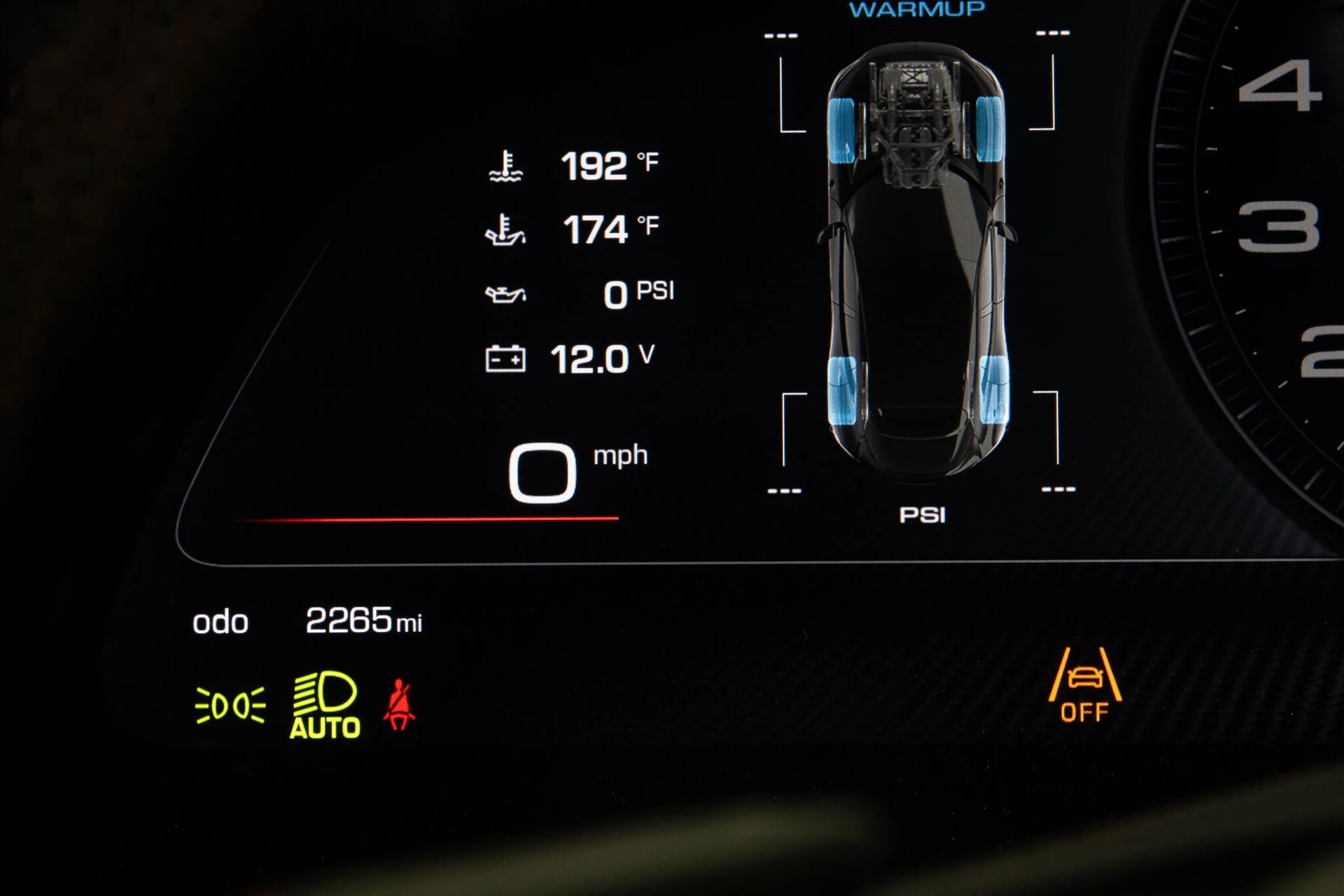This screenshot has width=1344, height=896.
Task: Select the AUTO headlight icon
Action: point(325,705)
